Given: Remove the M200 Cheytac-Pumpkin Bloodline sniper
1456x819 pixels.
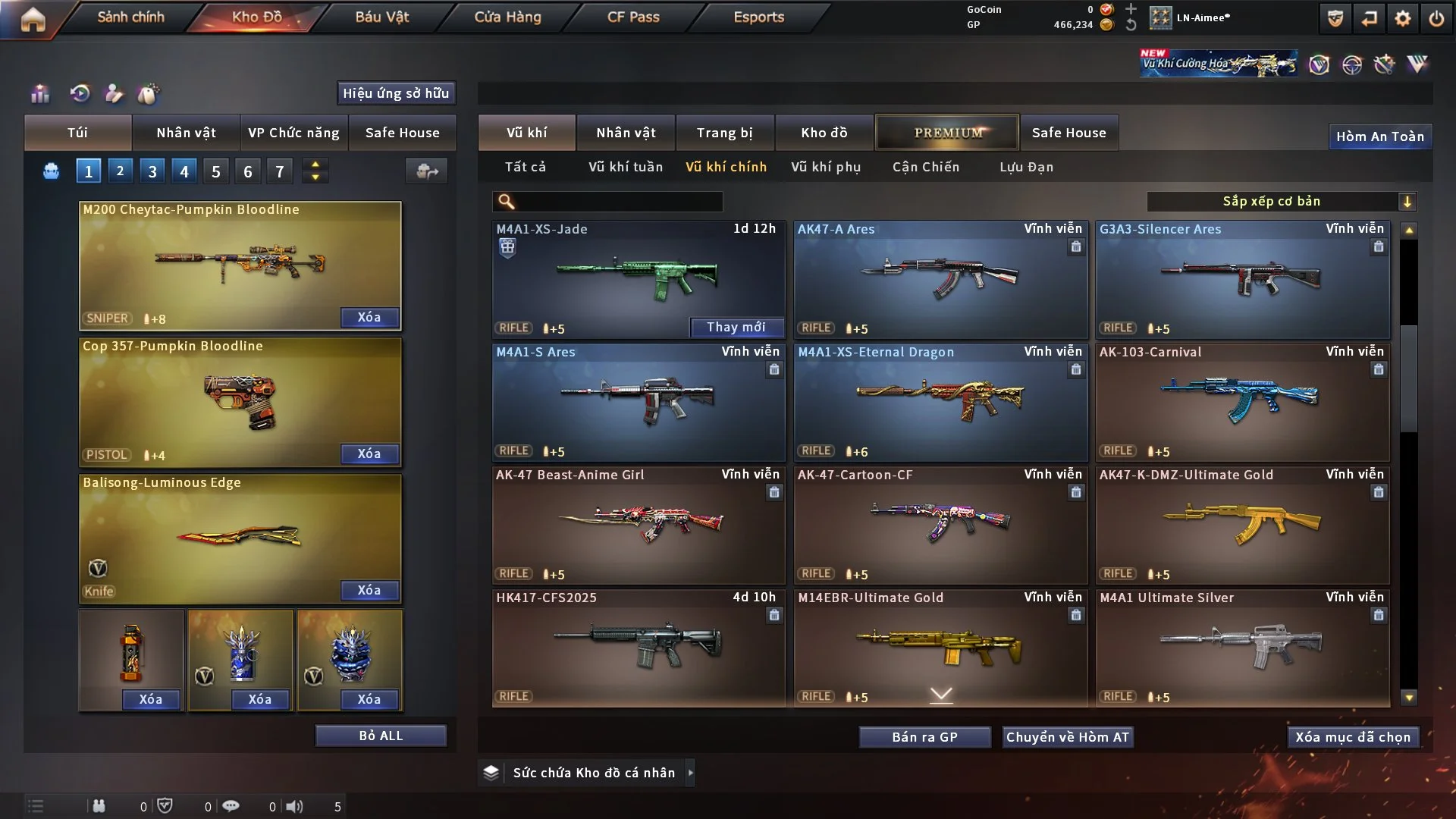Looking at the screenshot, I should coord(369,317).
